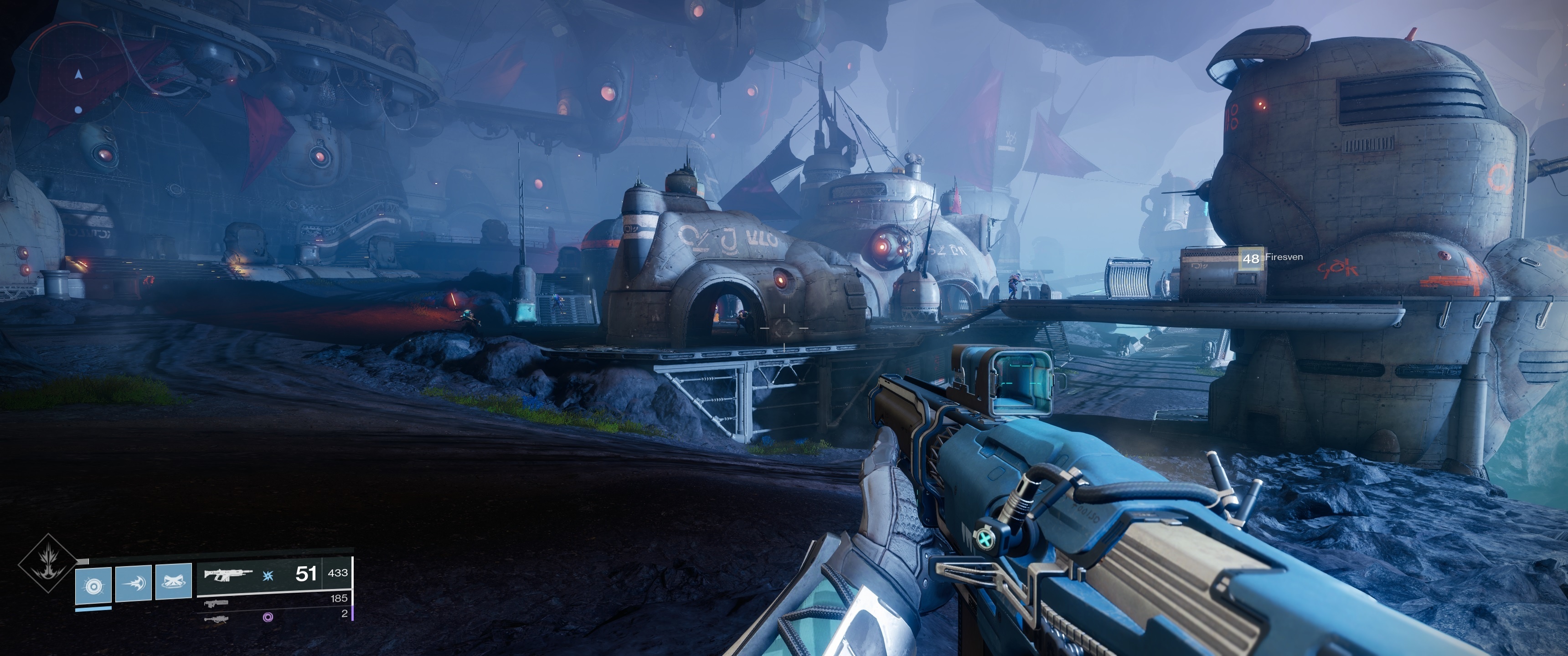Select the equipped auto rifle weapon icon
The width and height of the screenshot is (1568, 656).
coord(228,574)
